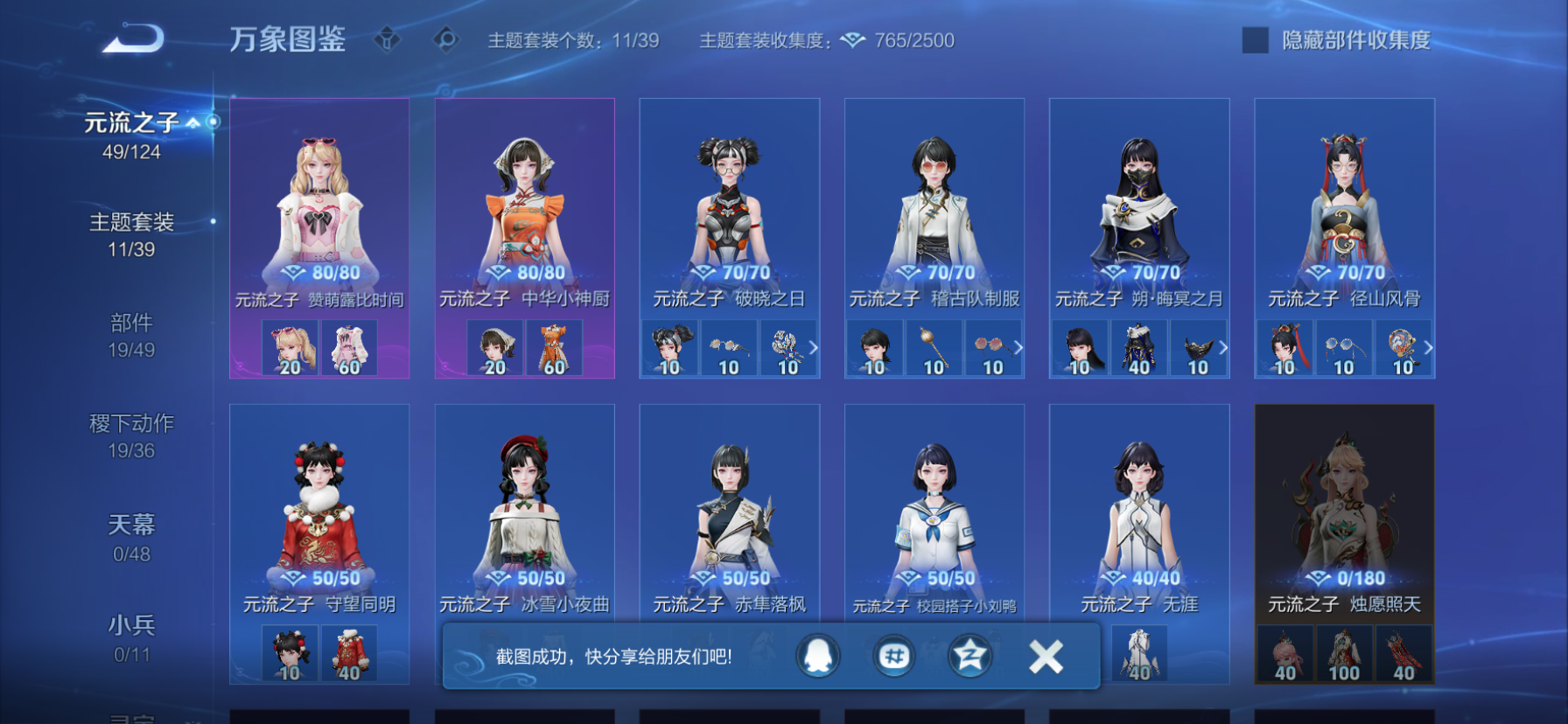This screenshot has height=724, width=1568.
Task: Expand more parts on the 破晓之日 card
Action: (813, 347)
